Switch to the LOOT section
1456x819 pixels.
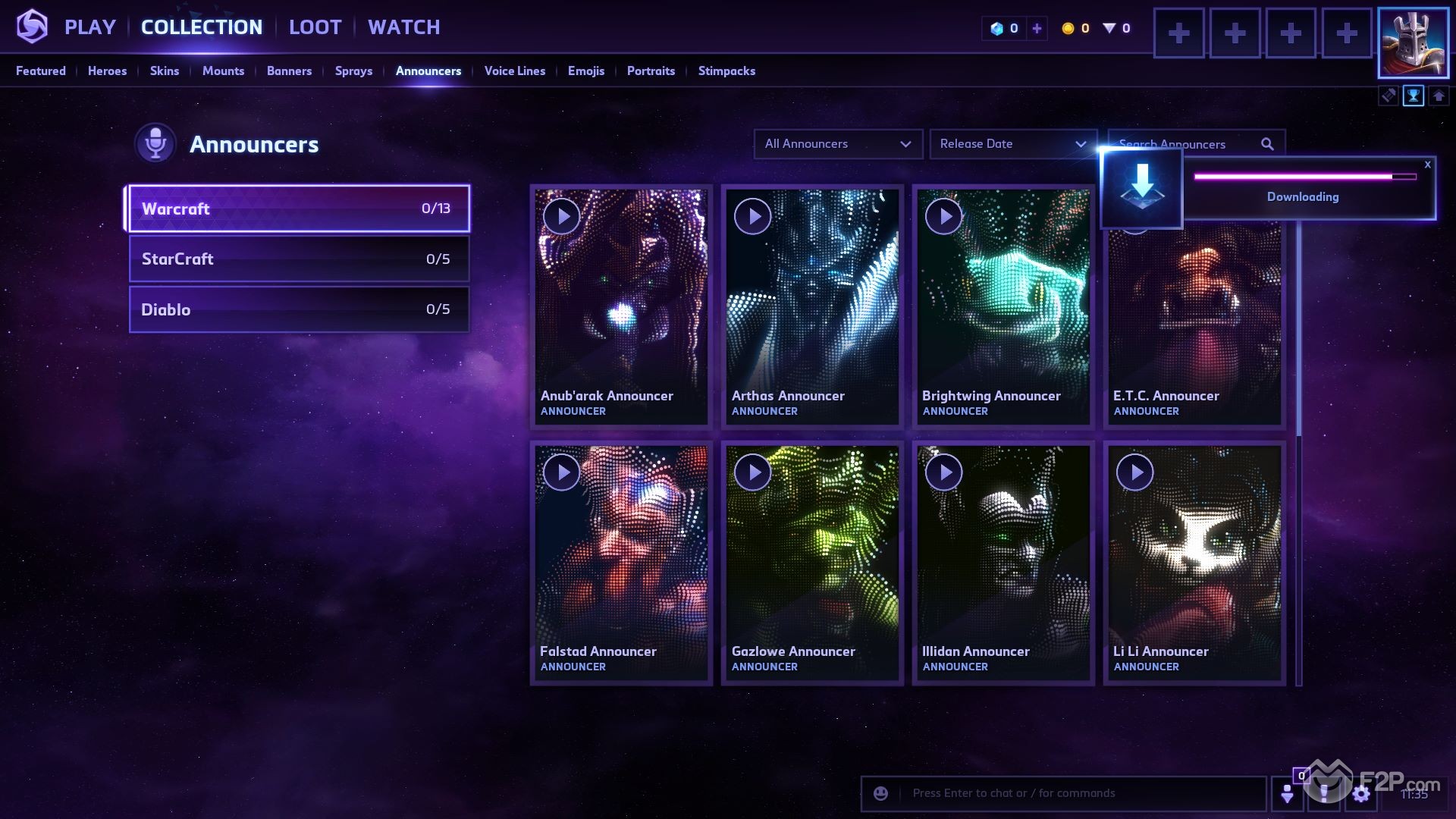point(315,27)
